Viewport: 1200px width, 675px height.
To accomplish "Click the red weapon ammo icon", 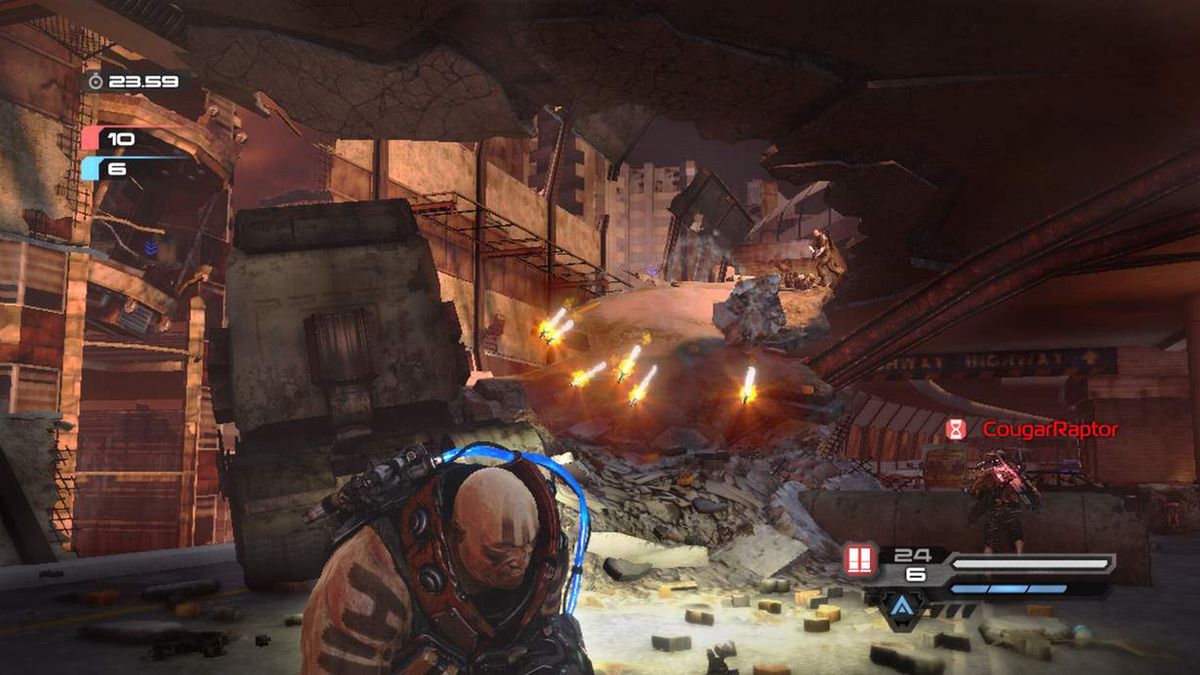I will [858, 560].
